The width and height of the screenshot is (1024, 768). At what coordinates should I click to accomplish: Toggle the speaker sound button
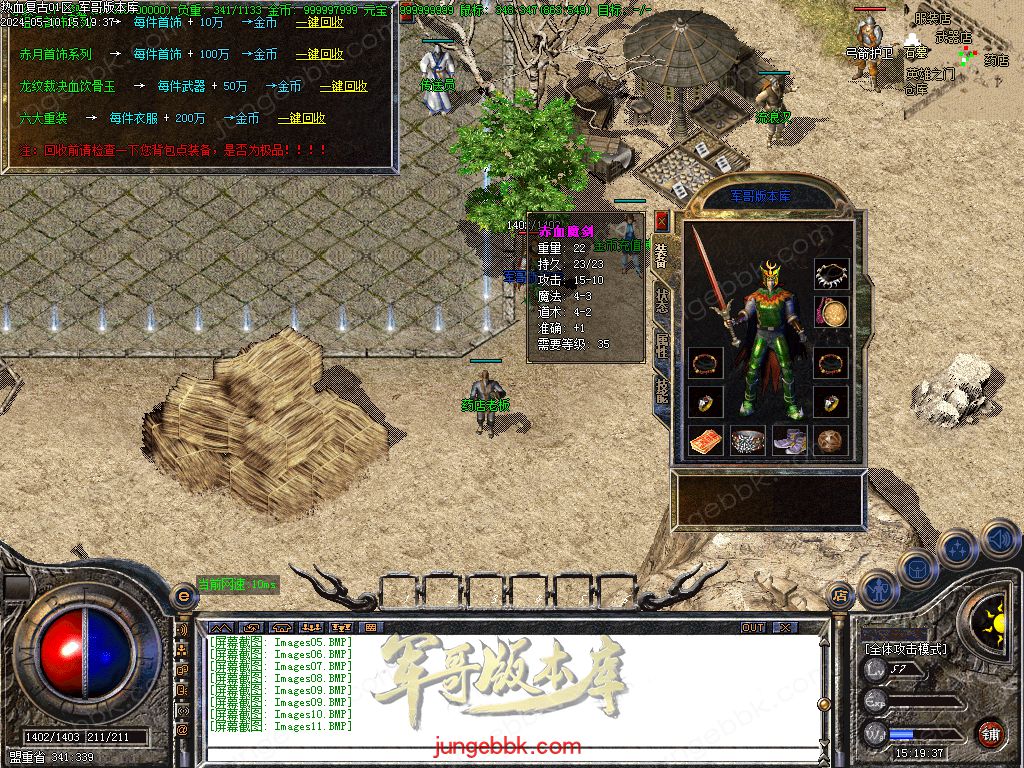(999, 539)
